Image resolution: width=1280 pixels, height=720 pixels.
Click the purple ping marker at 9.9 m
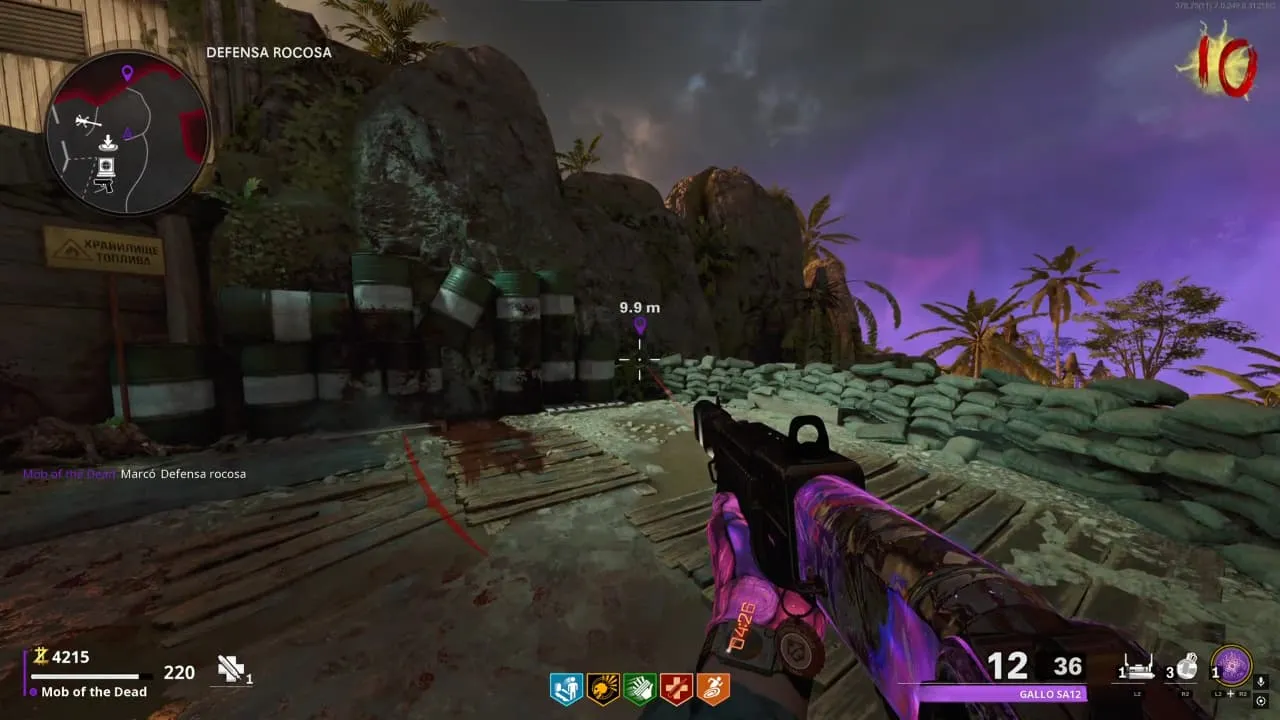pyautogui.click(x=640, y=327)
